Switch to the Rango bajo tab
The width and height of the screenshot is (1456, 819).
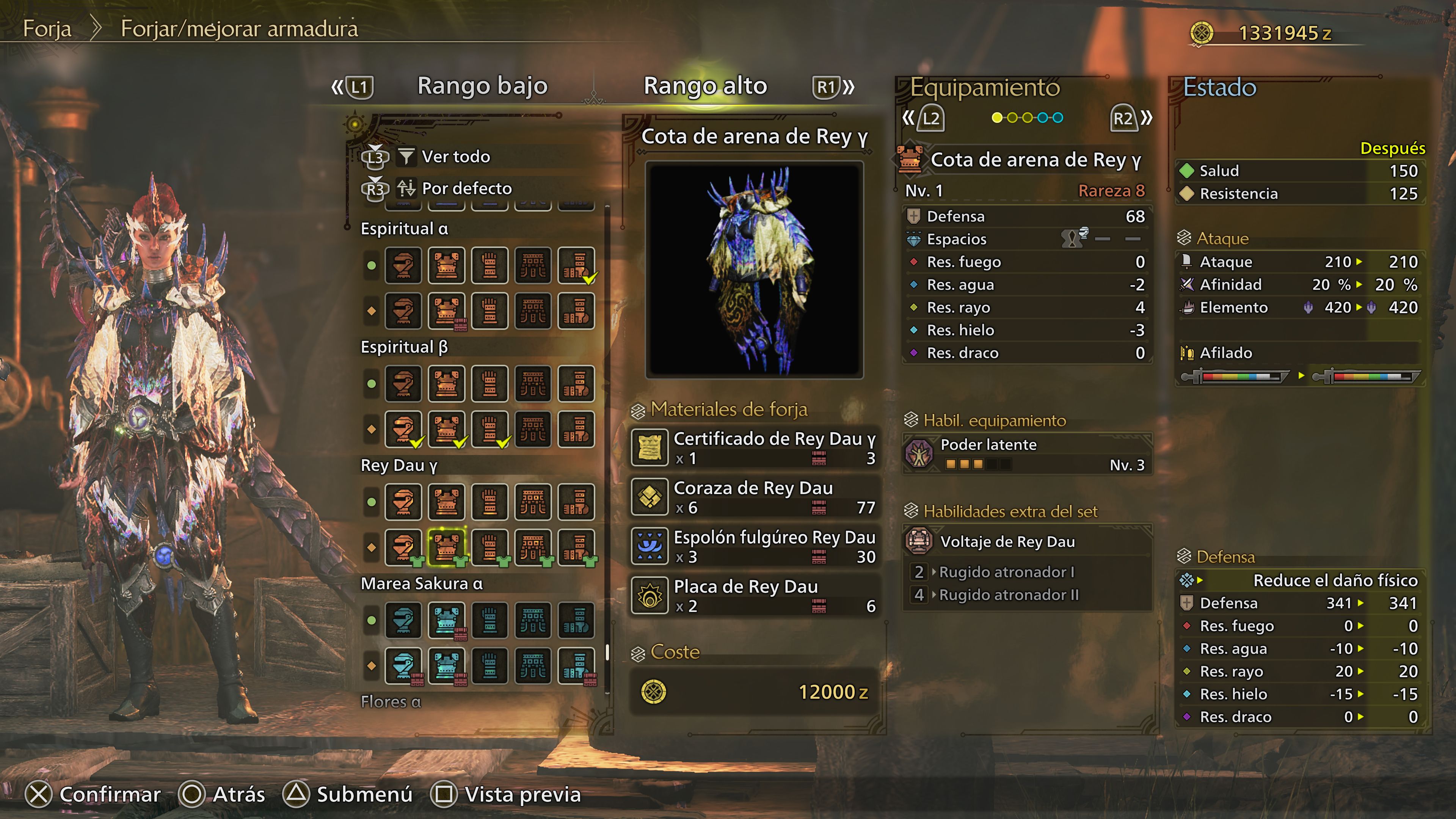(482, 86)
